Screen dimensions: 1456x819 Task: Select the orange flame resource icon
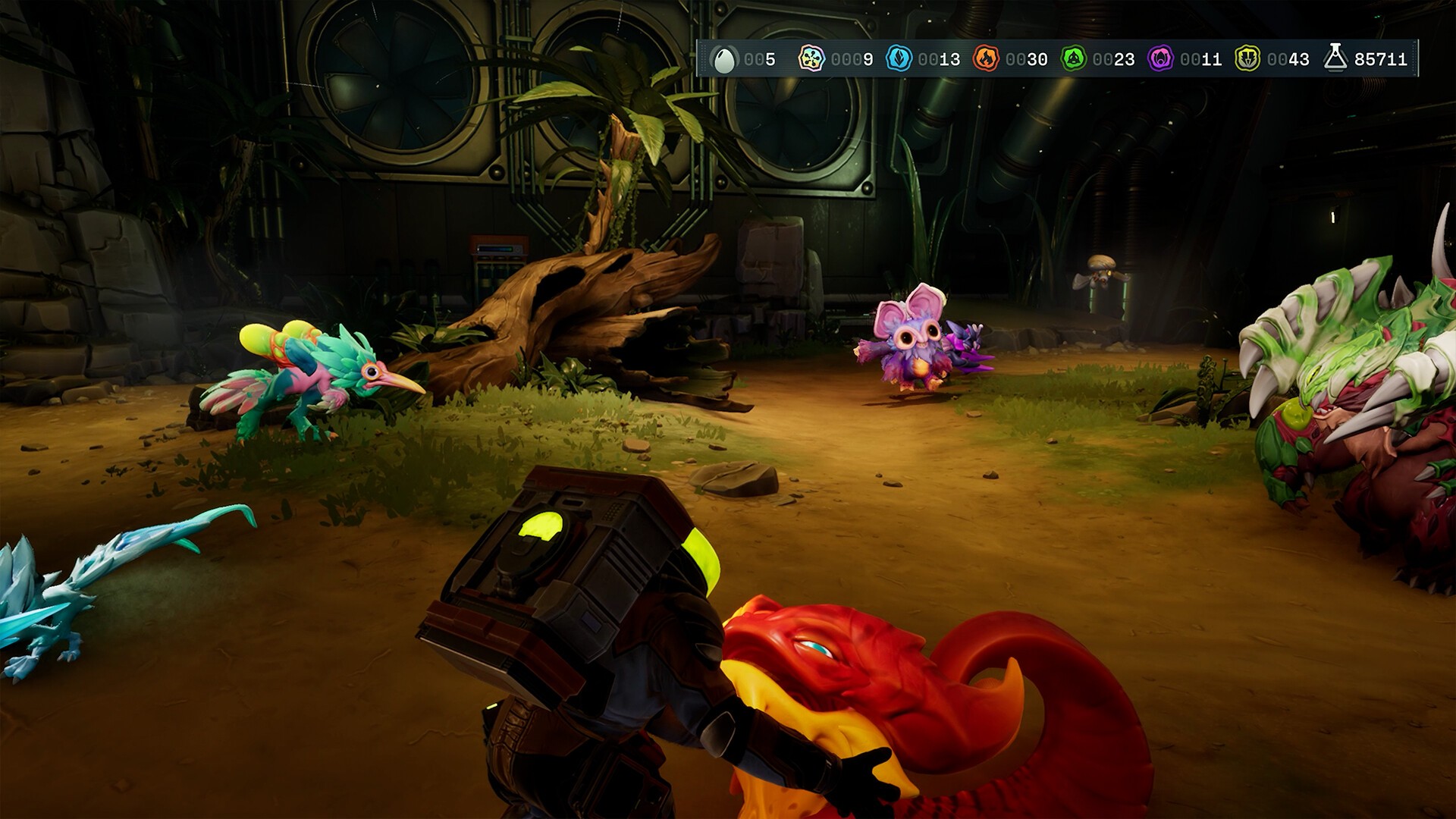pyautogui.click(x=986, y=58)
